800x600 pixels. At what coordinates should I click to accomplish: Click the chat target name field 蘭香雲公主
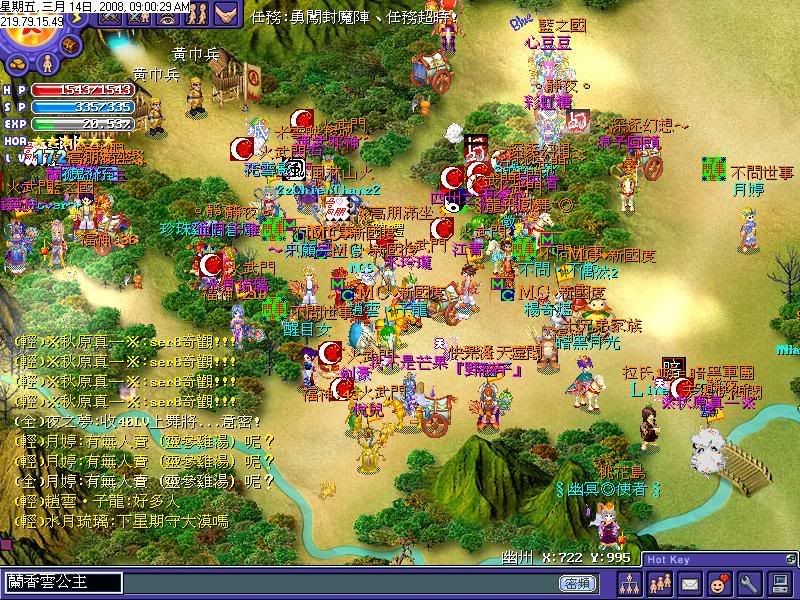click(62, 582)
